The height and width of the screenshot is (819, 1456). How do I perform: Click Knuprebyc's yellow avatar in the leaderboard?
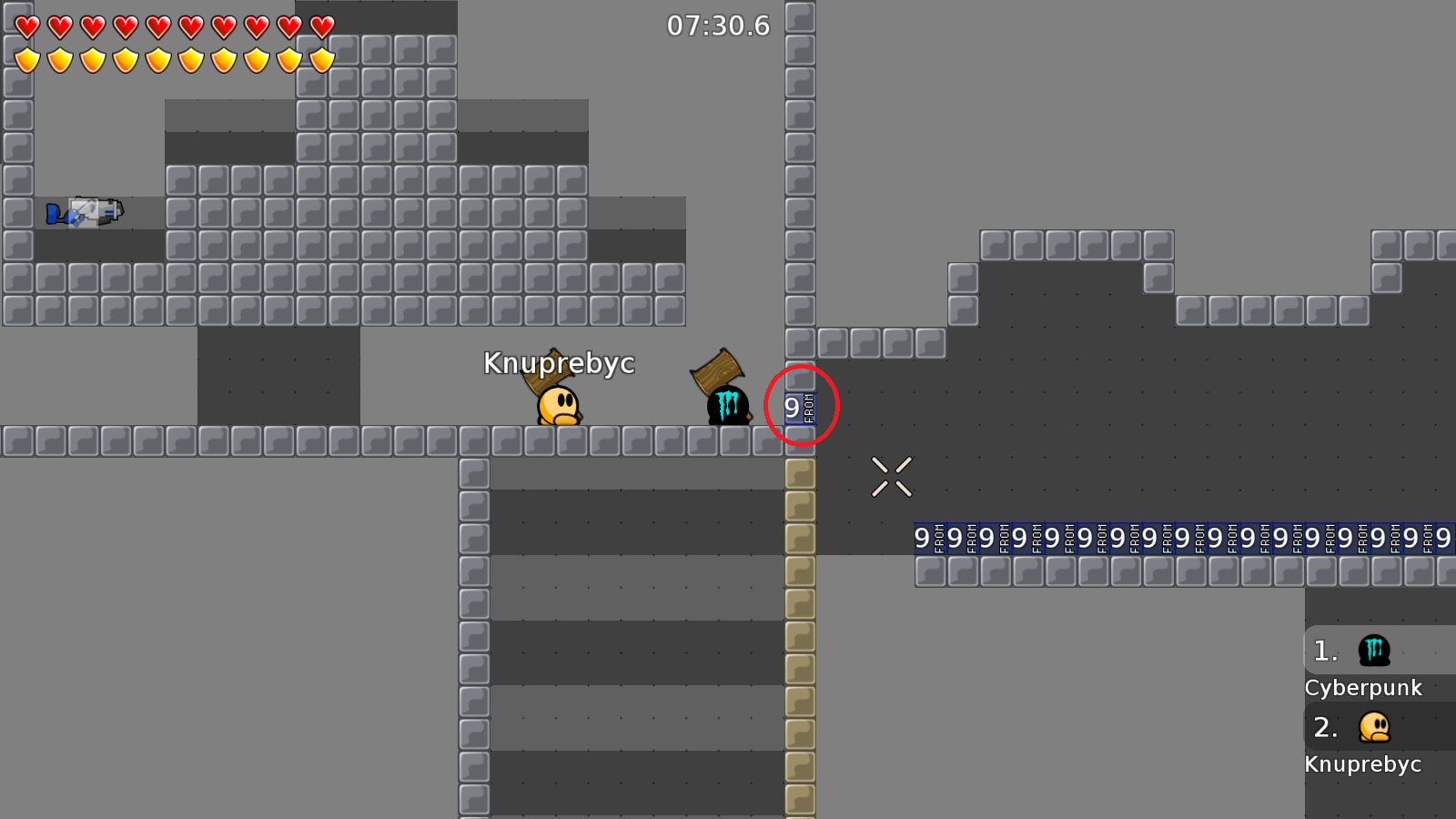click(1374, 727)
